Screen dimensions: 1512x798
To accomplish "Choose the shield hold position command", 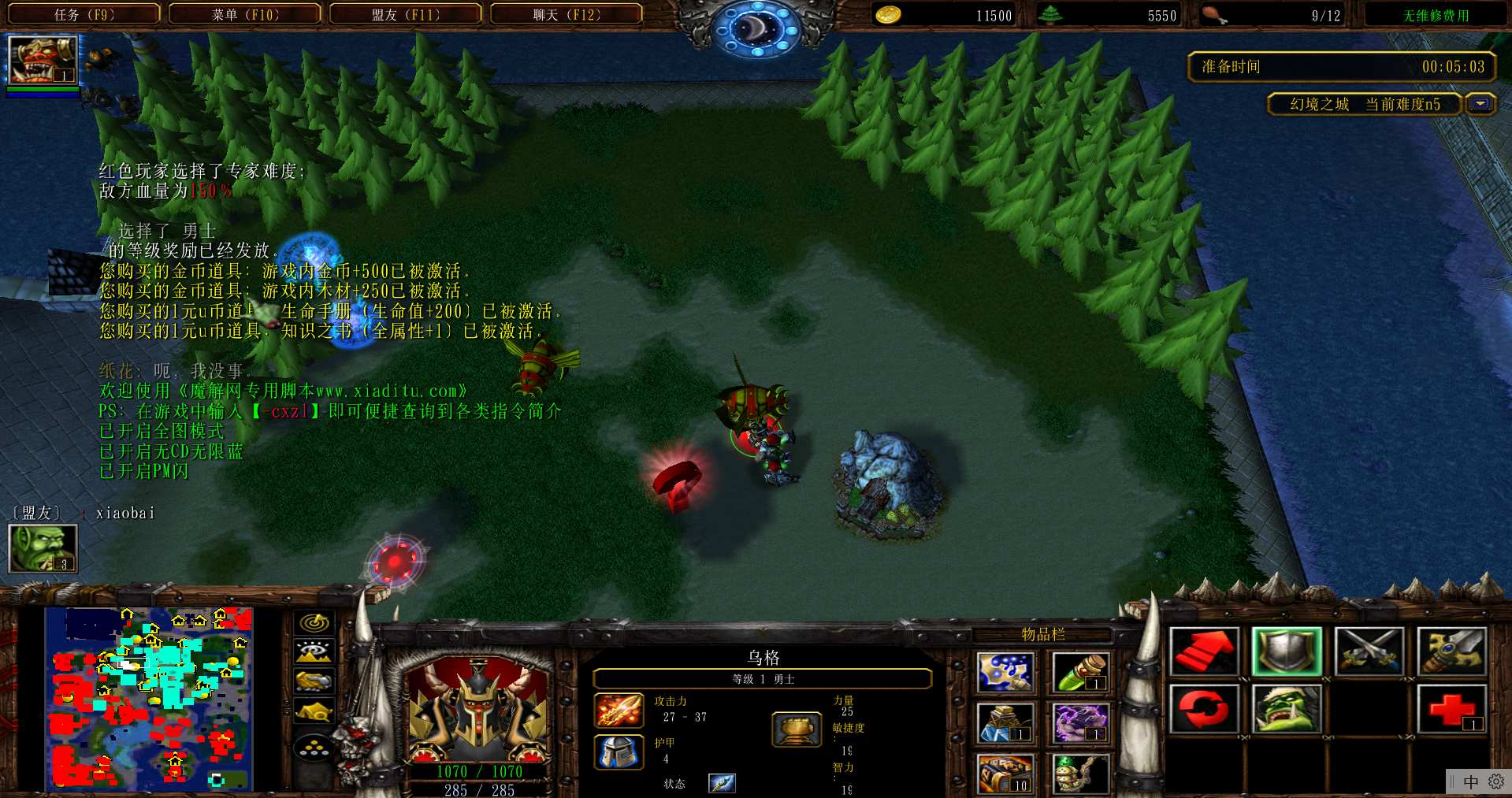I will (x=1286, y=651).
